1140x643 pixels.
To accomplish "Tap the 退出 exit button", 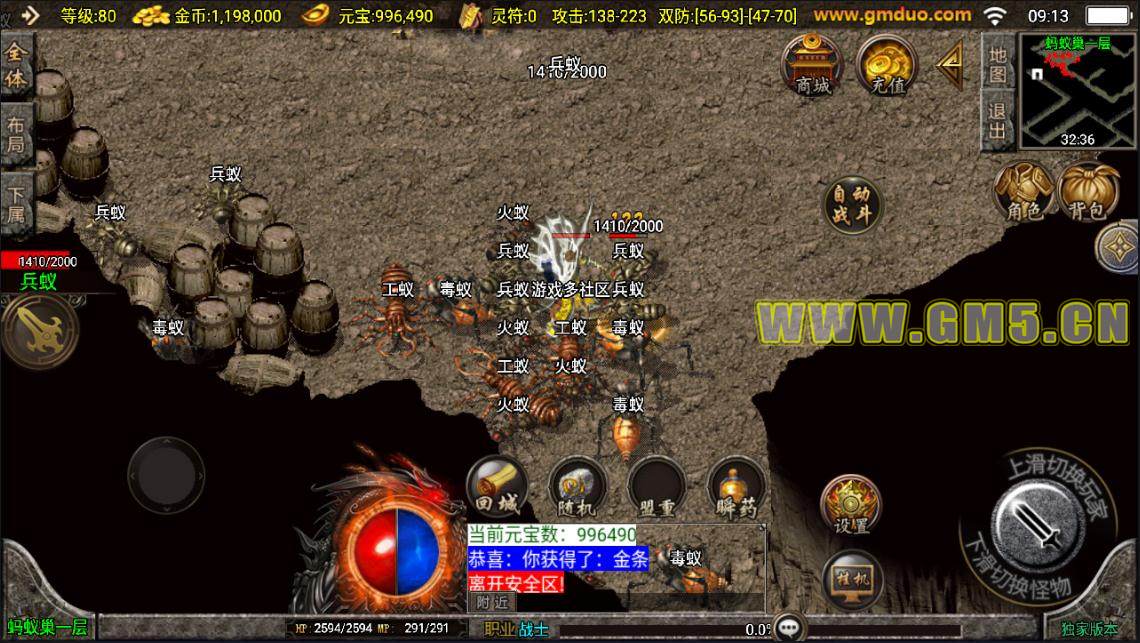I will point(997,119).
